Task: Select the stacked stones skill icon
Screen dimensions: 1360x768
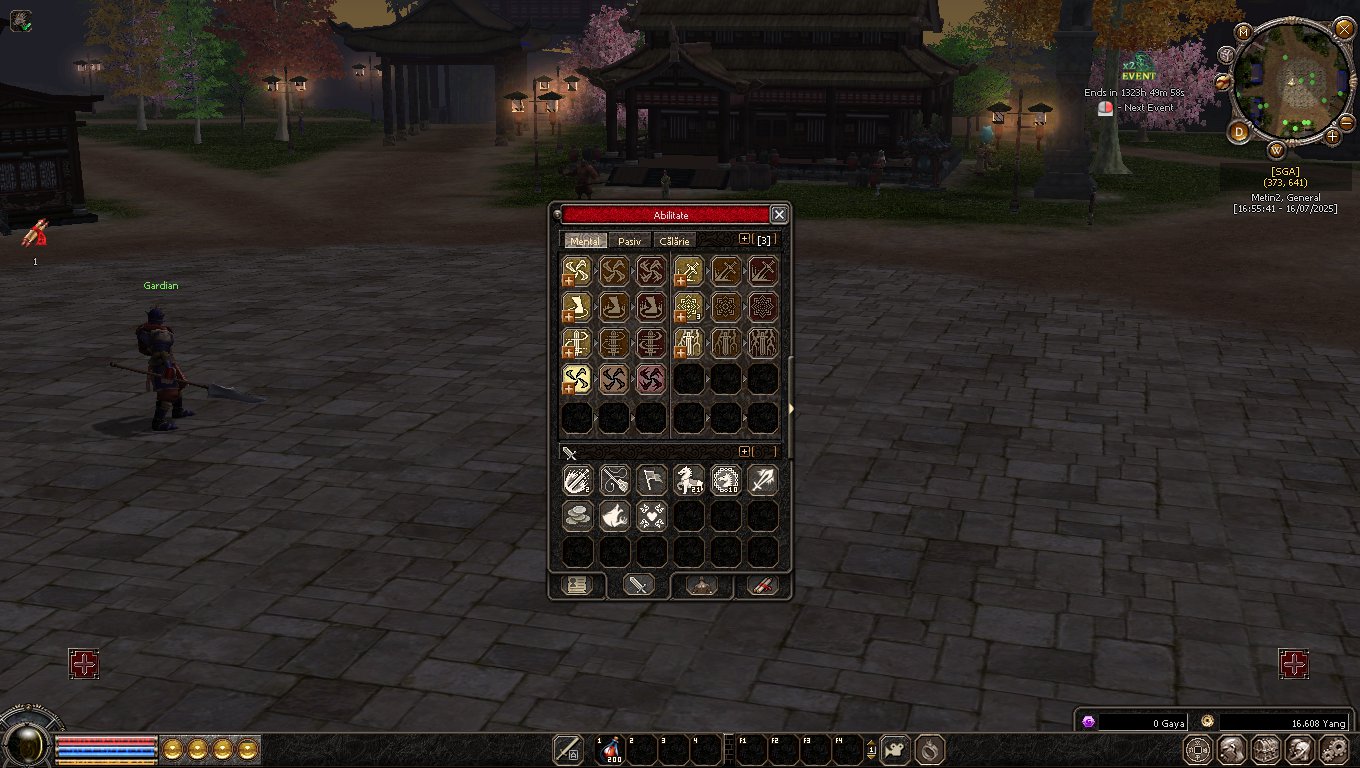Action: coord(577,515)
